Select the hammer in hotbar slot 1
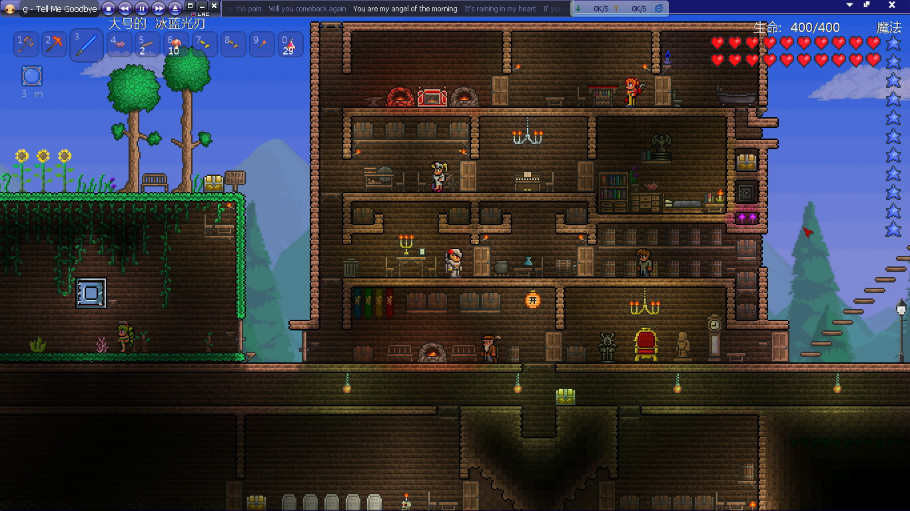910x511 pixels. 26,44
